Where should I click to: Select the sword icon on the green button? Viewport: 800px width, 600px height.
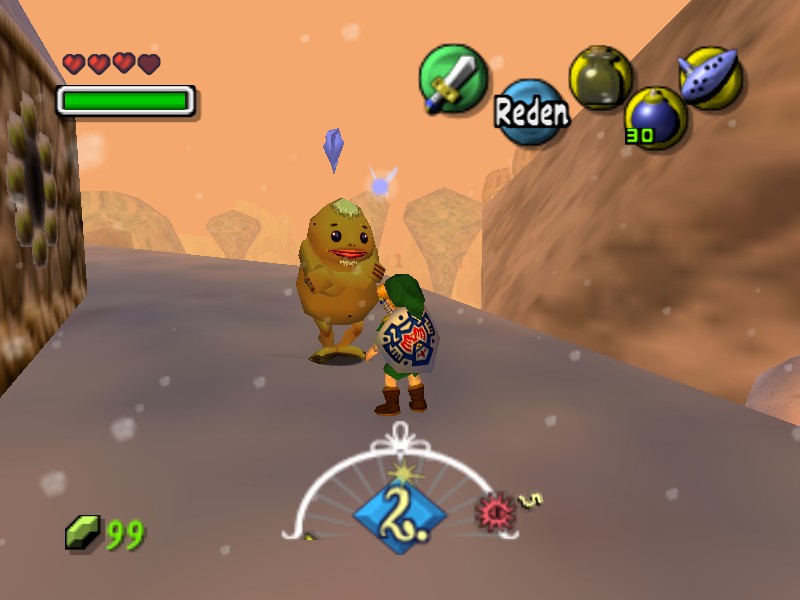click(x=451, y=78)
